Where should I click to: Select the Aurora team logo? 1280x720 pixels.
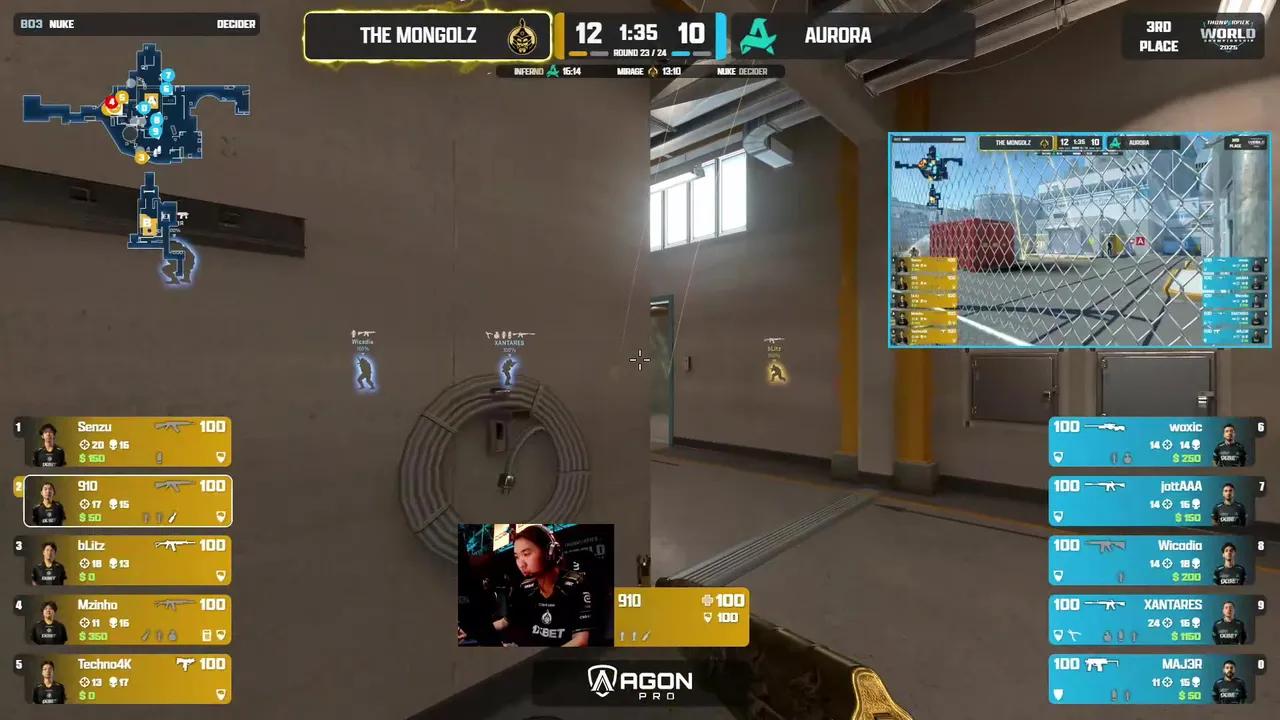pos(758,35)
